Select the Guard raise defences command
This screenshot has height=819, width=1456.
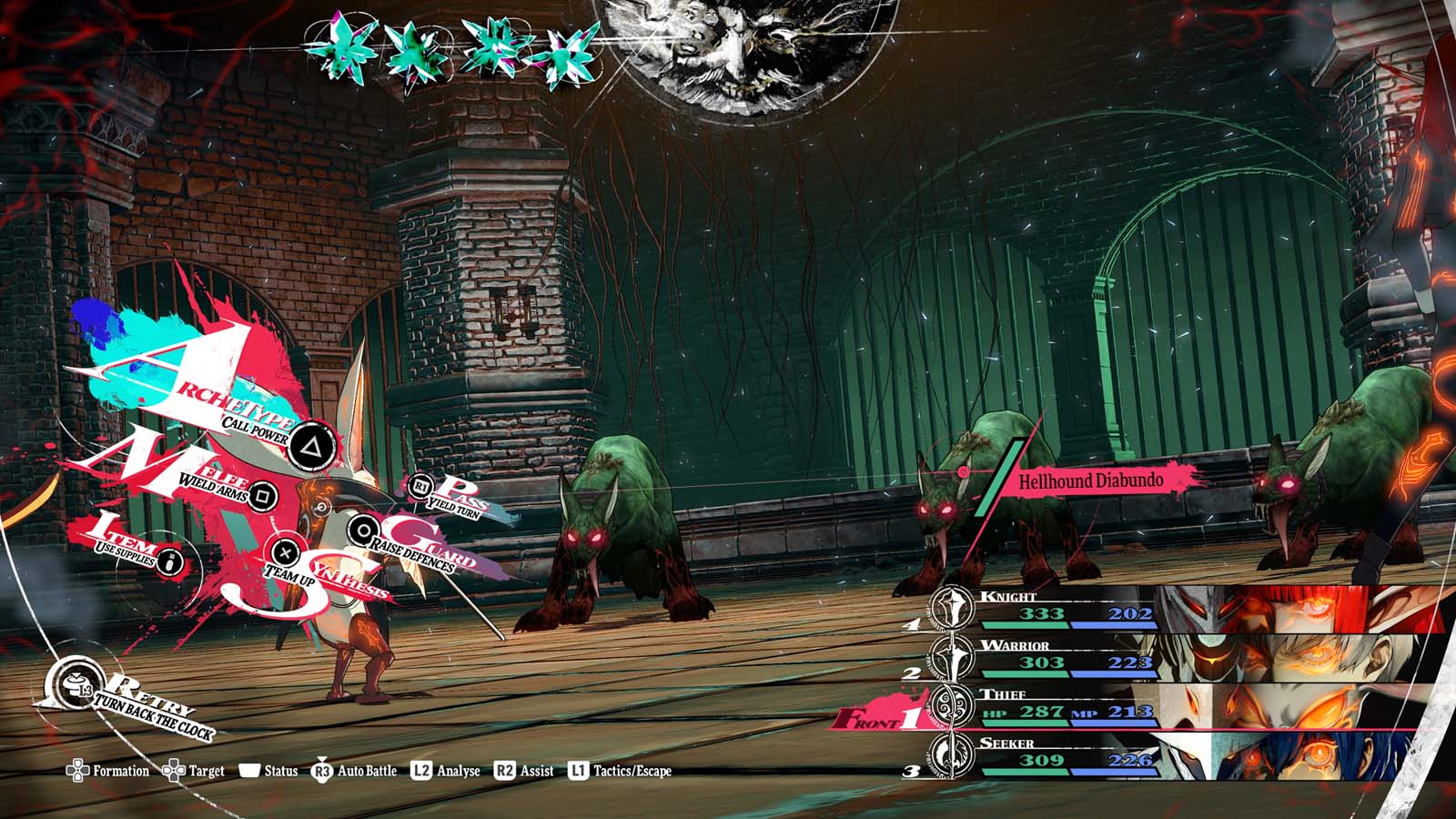(365, 531)
